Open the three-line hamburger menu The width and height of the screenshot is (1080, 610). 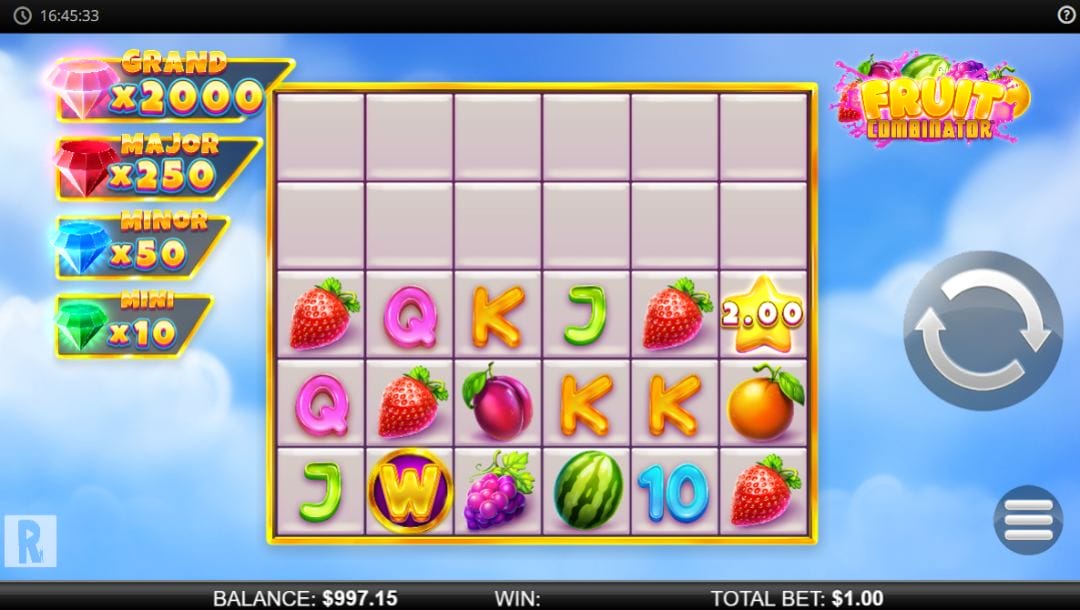coord(1028,520)
